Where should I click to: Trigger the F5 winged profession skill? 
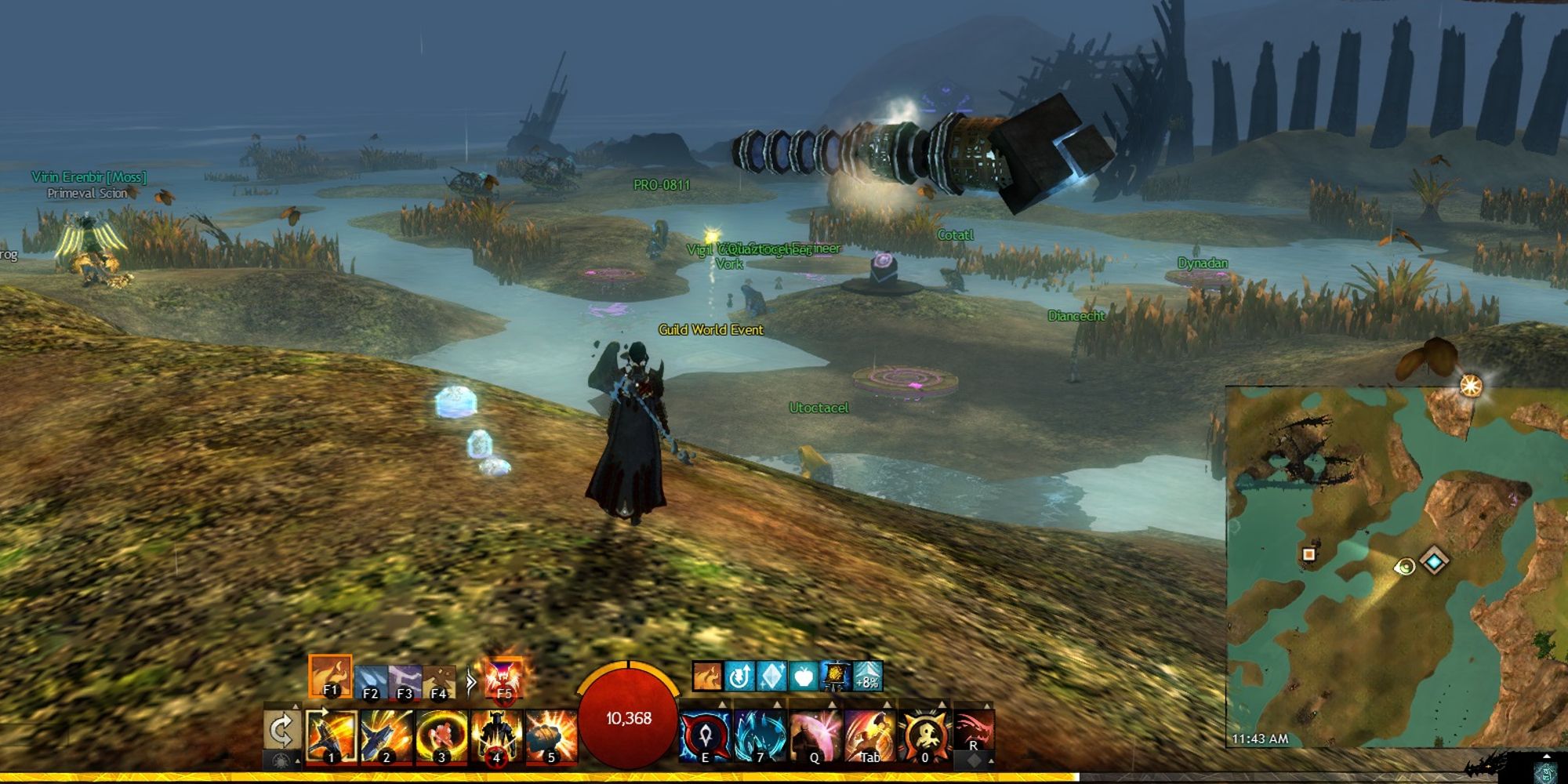(503, 680)
